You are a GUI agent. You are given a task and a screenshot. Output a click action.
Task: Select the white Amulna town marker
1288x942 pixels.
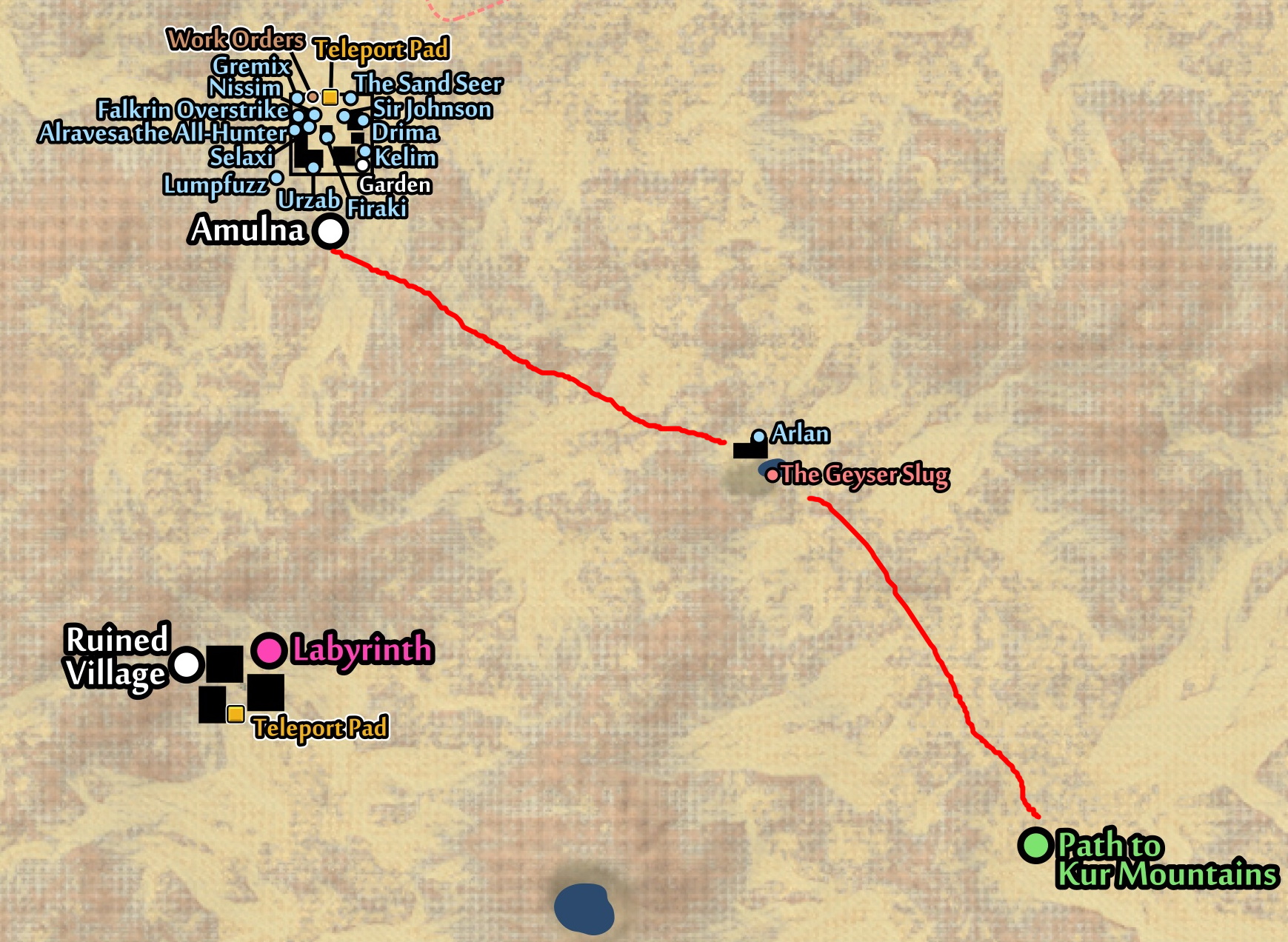330,232
